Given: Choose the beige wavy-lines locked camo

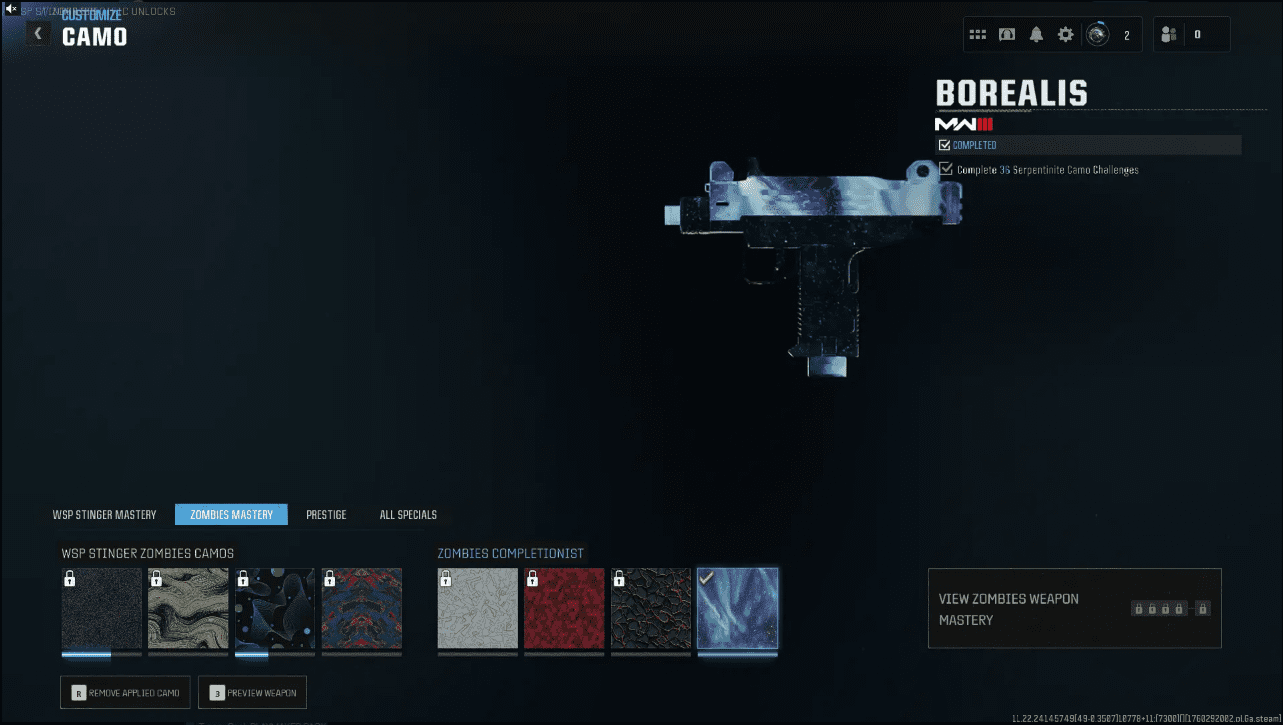Looking at the screenshot, I should click(188, 609).
